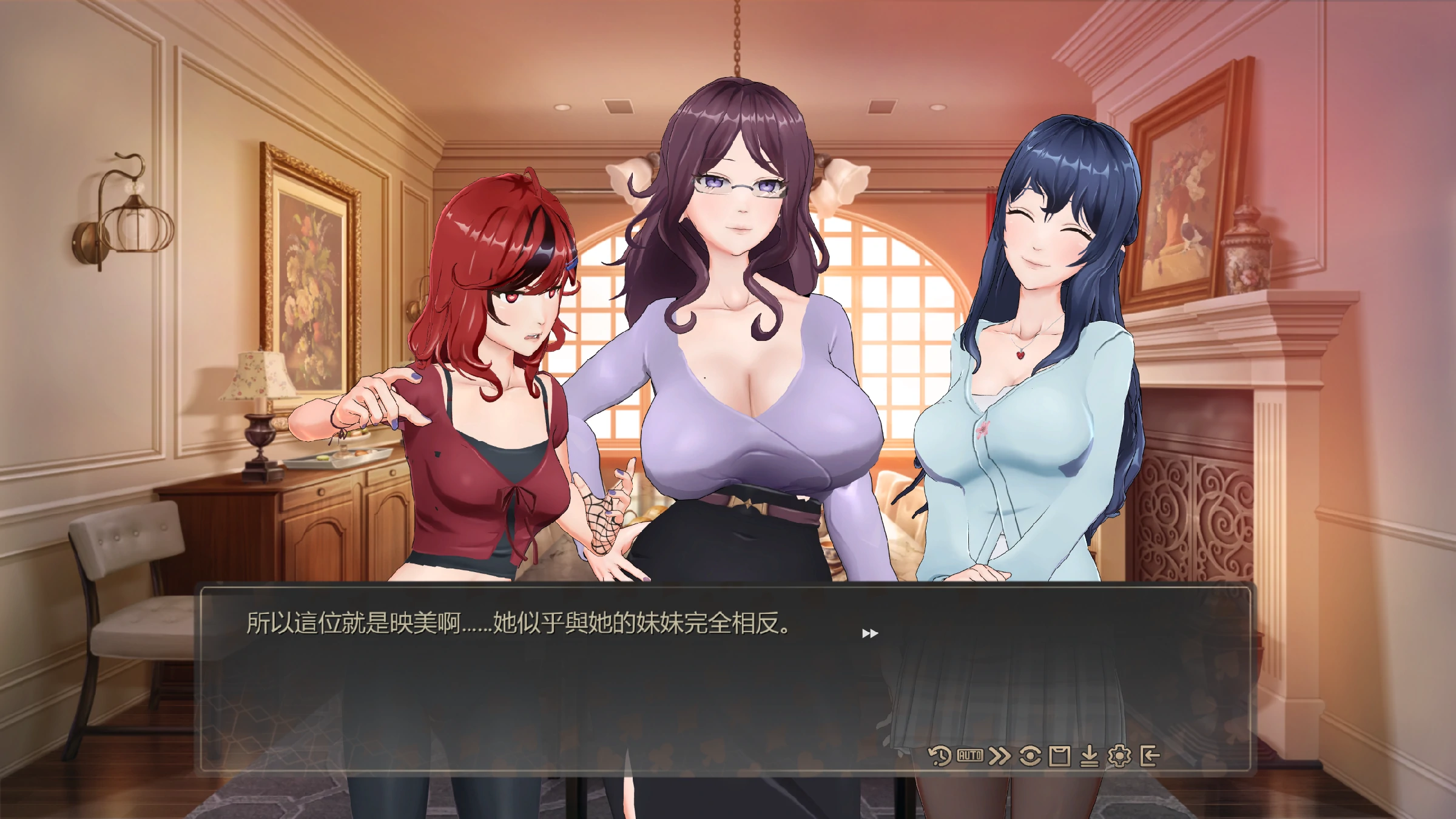
Task: Advance dialogue with the small forward arrow
Action: pyautogui.click(x=870, y=633)
